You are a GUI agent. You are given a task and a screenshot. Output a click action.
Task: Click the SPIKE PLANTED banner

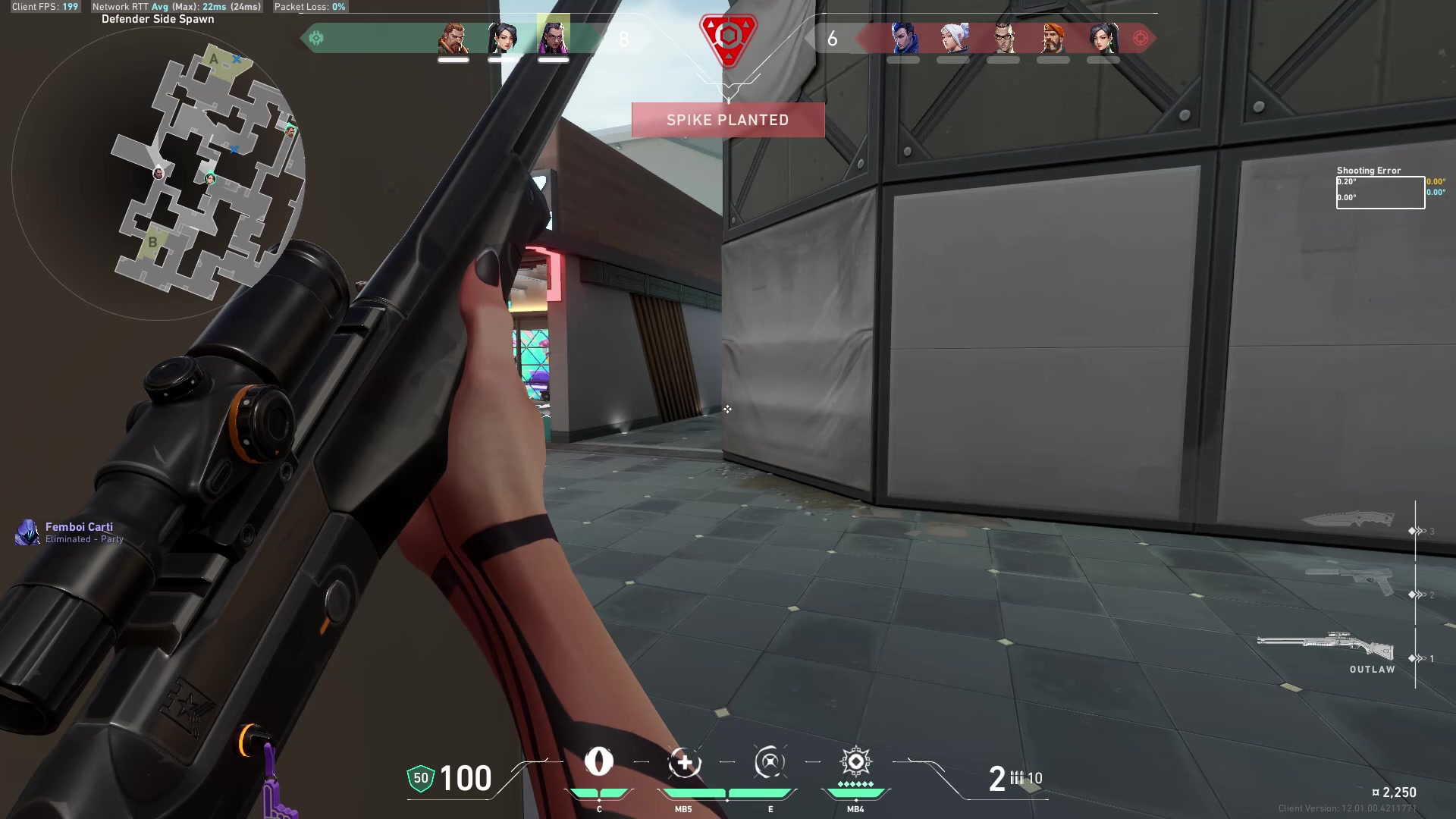pyautogui.click(x=727, y=119)
